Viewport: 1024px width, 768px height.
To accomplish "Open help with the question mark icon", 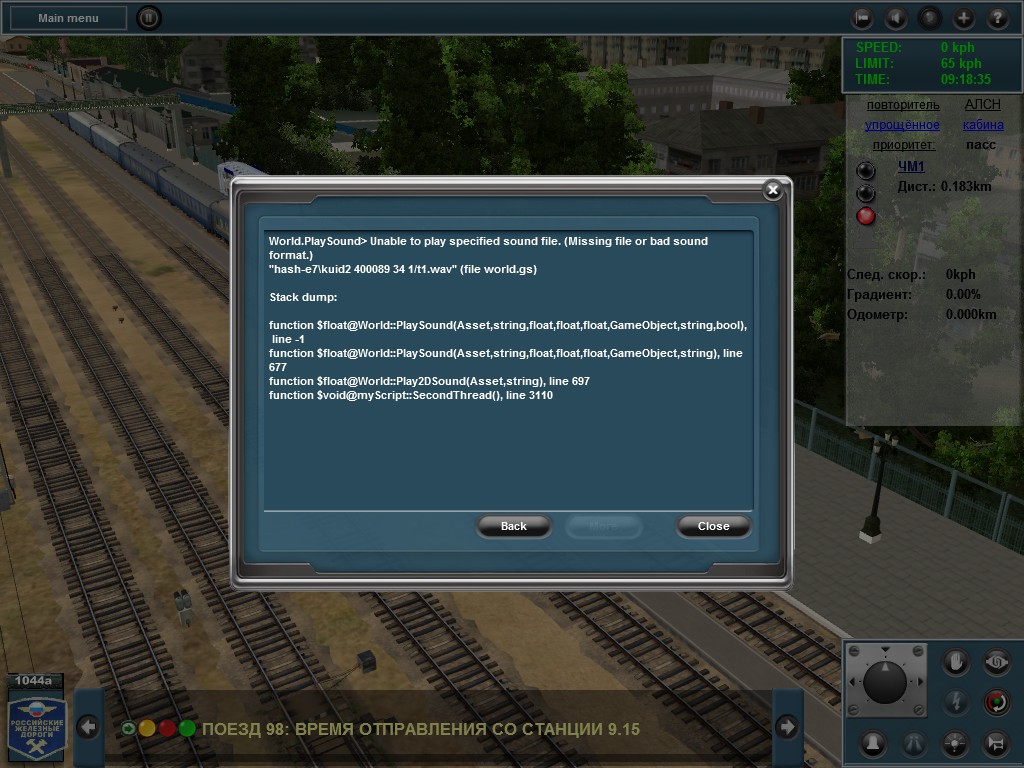I will [x=997, y=18].
